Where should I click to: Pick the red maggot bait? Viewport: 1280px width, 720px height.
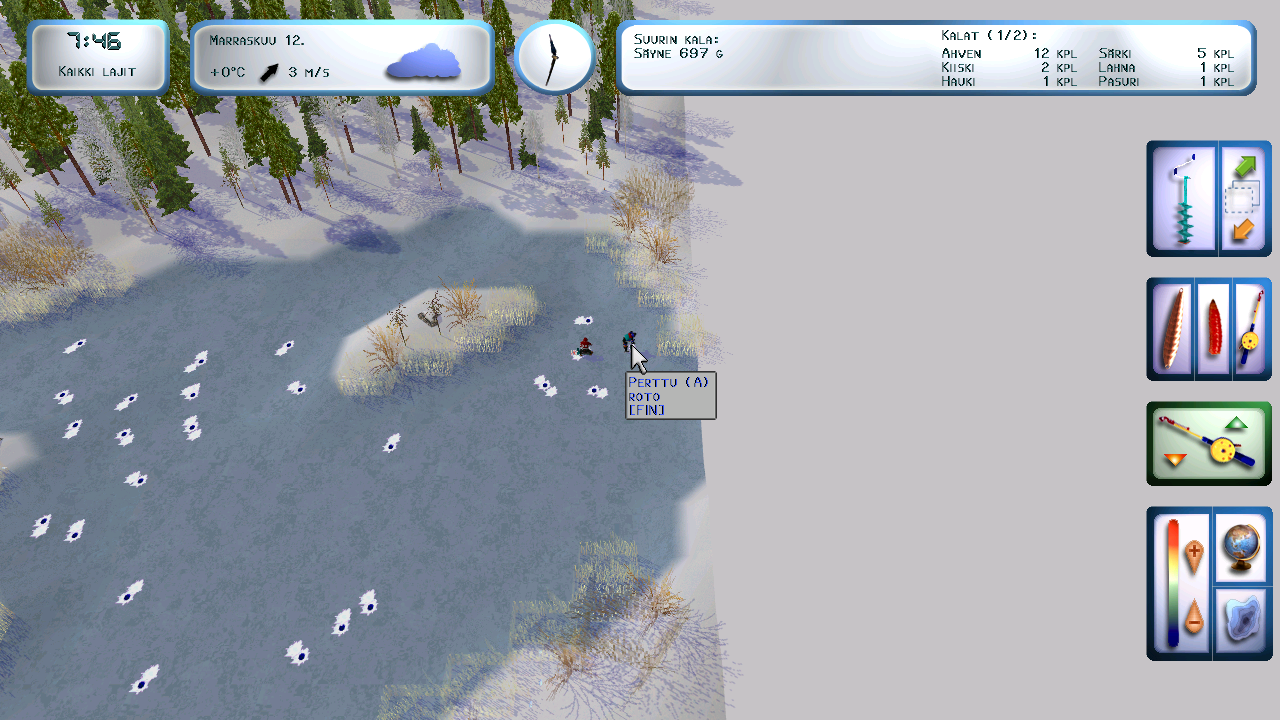(1213, 328)
